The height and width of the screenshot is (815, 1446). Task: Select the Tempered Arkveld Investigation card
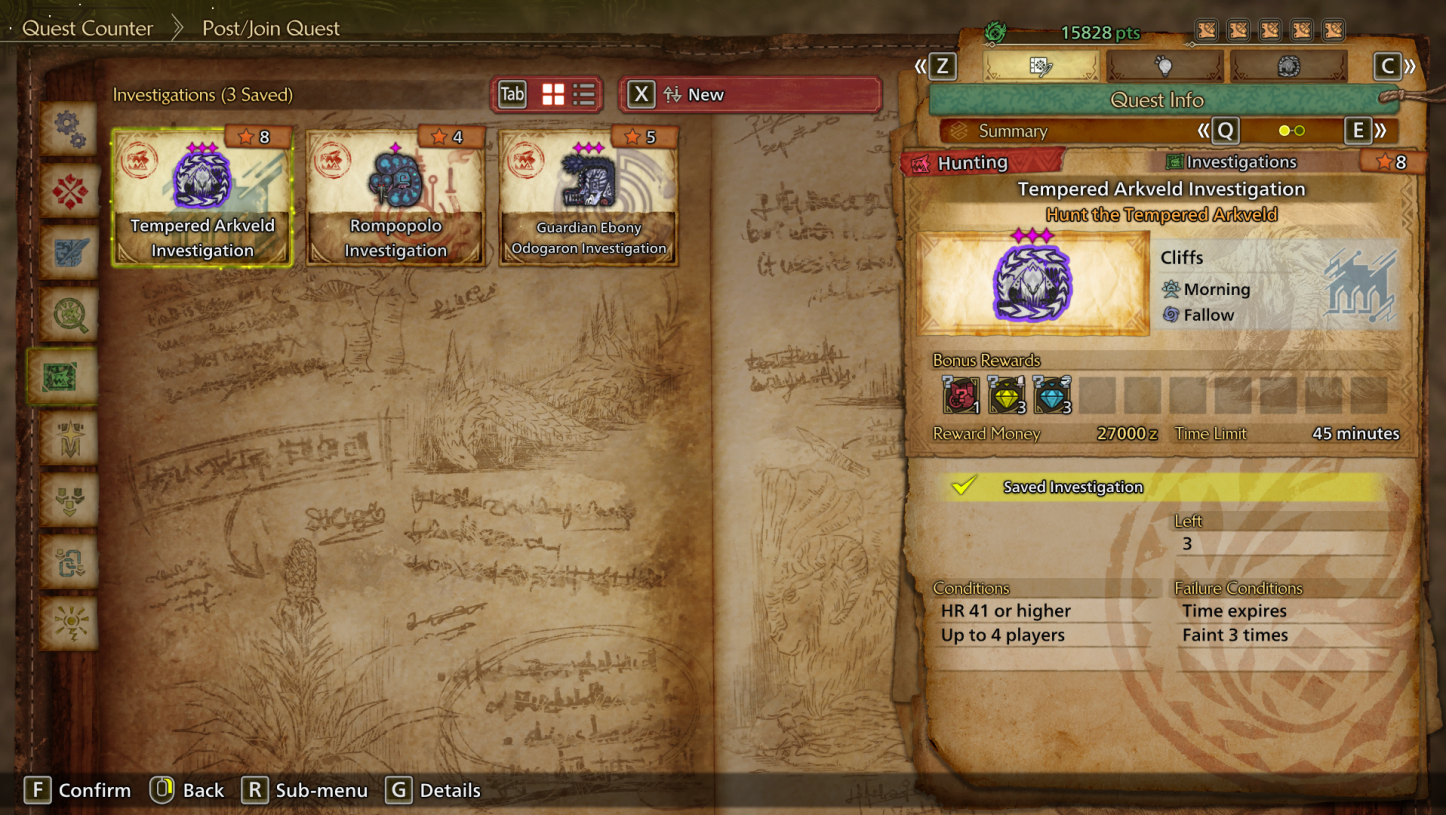tap(202, 197)
